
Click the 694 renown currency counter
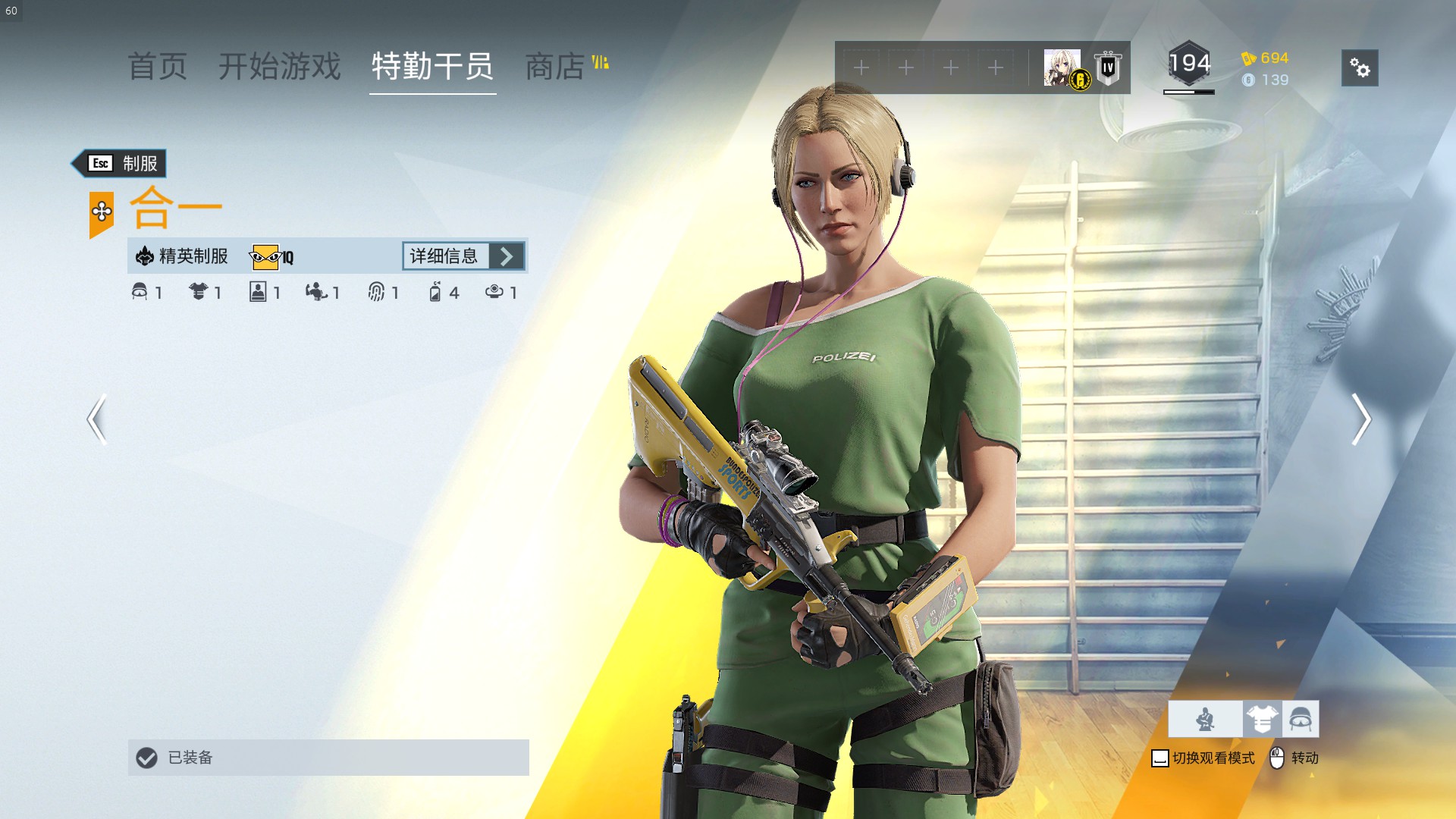coord(1265,58)
